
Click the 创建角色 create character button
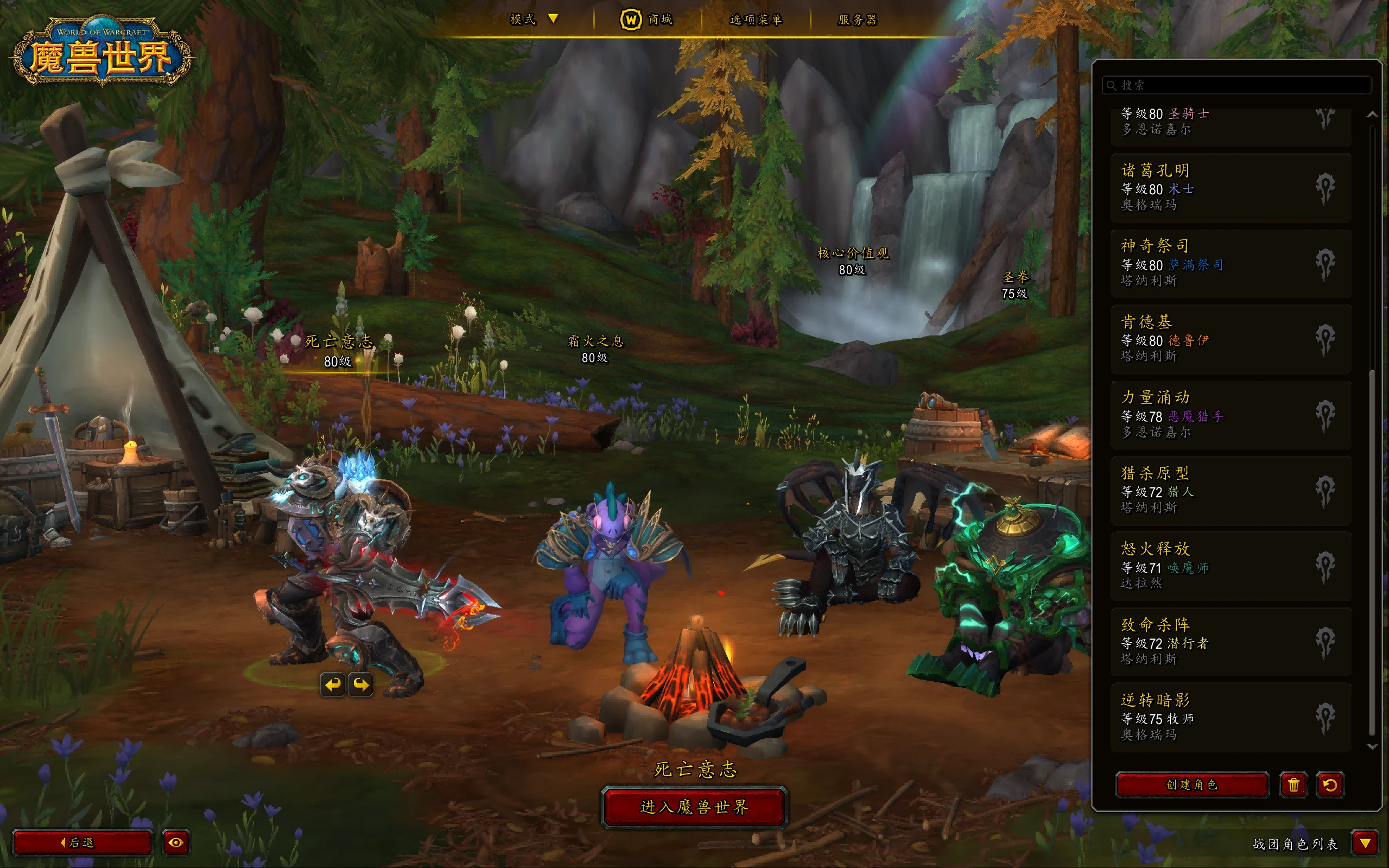pos(1191,785)
